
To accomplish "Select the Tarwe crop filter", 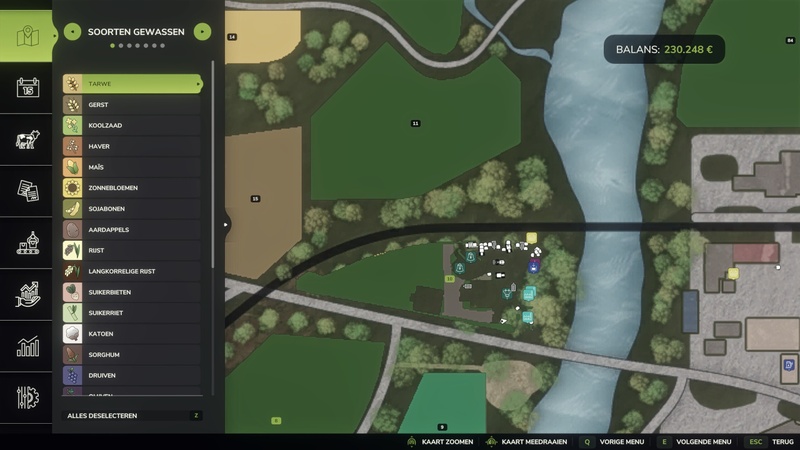I will tap(132, 84).
